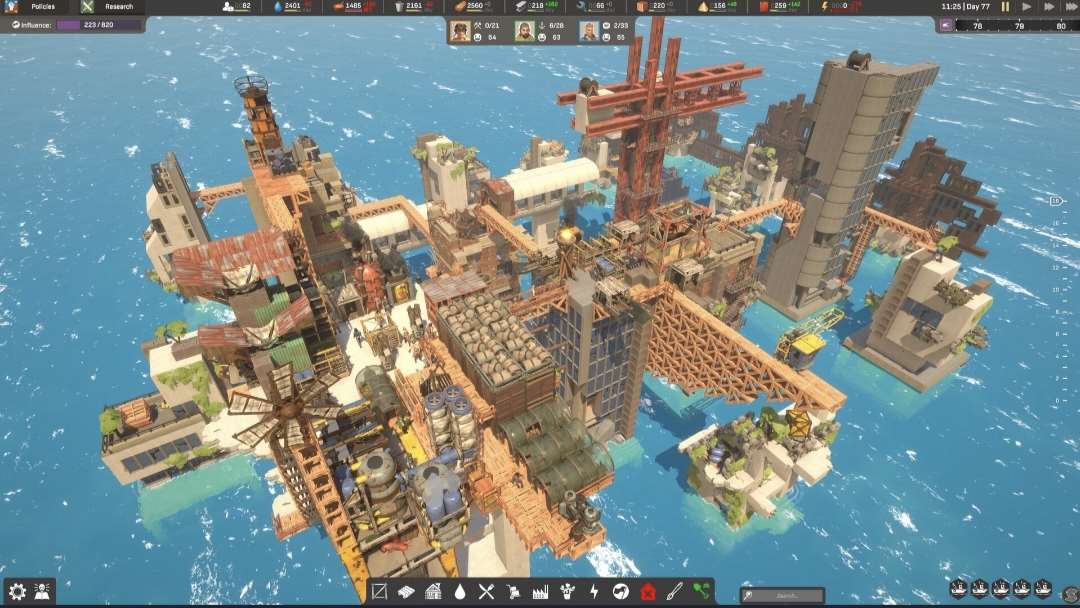This screenshot has width=1080, height=608.
Task: Select the water drop build category
Action: pyautogui.click(x=460, y=591)
